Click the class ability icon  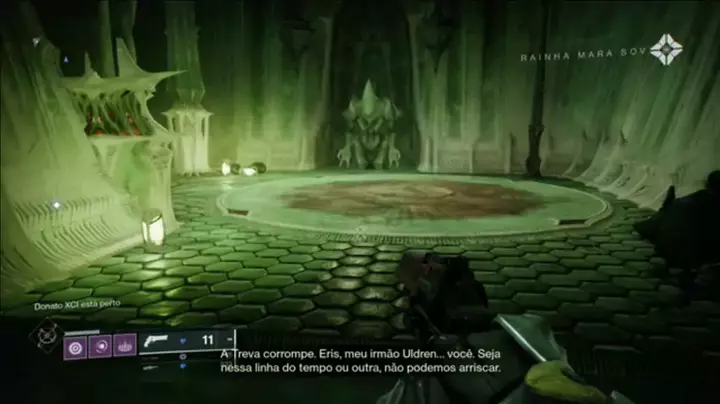[125, 347]
